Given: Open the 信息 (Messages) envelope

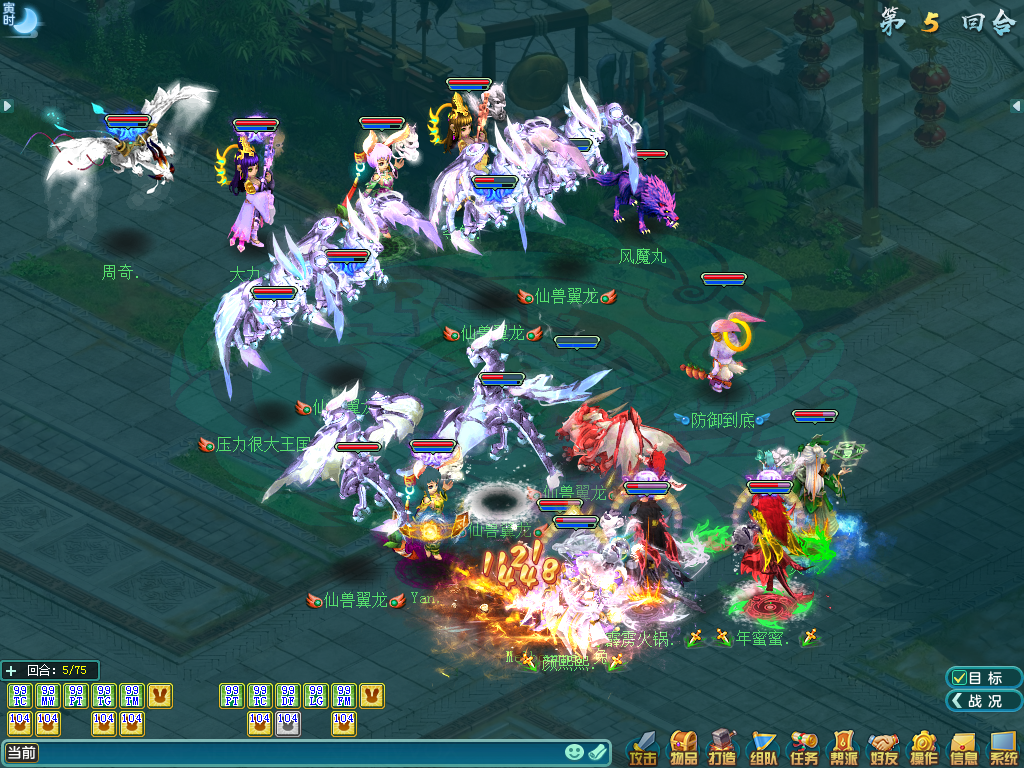Looking at the screenshot, I should (x=964, y=749).
